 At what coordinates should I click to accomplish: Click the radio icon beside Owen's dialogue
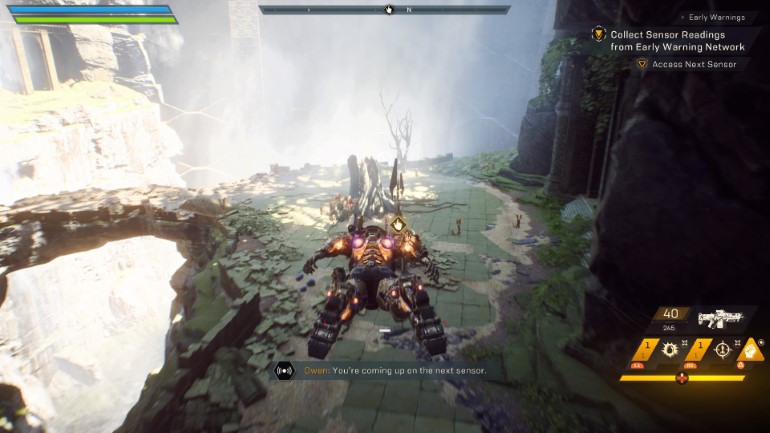coord(284,370)
